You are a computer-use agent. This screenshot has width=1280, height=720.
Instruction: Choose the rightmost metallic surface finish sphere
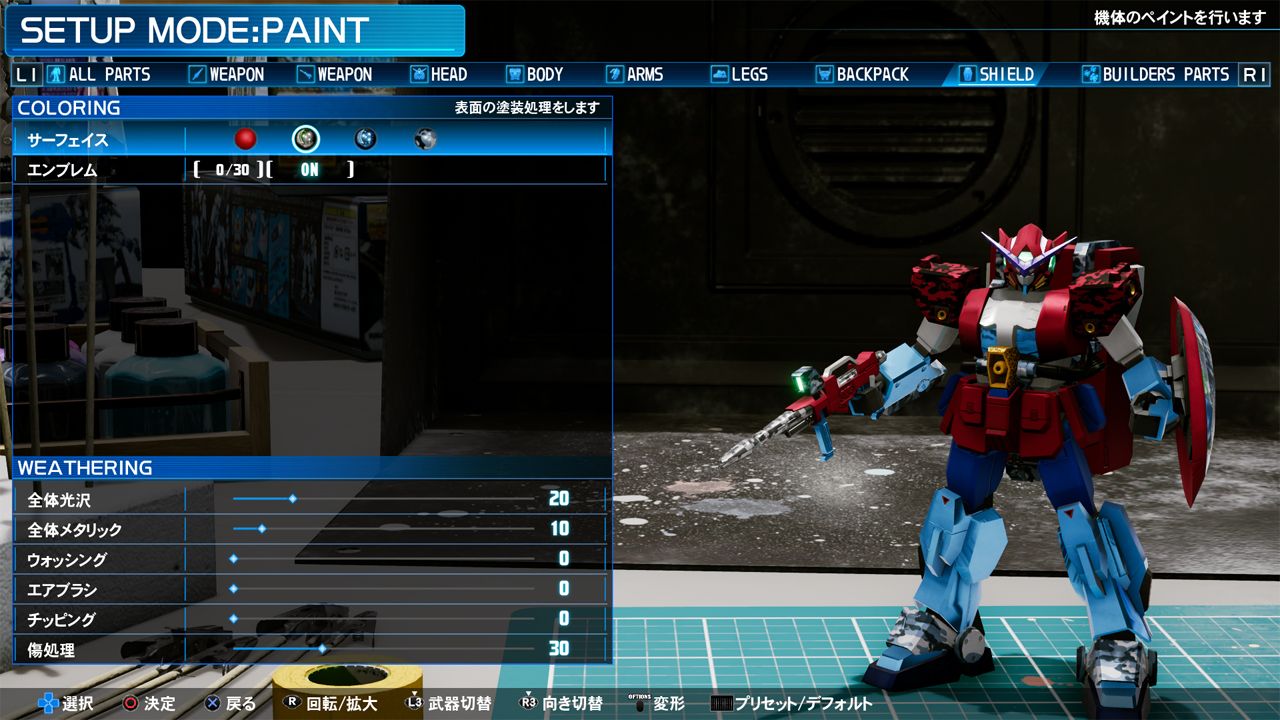point(424,139)
